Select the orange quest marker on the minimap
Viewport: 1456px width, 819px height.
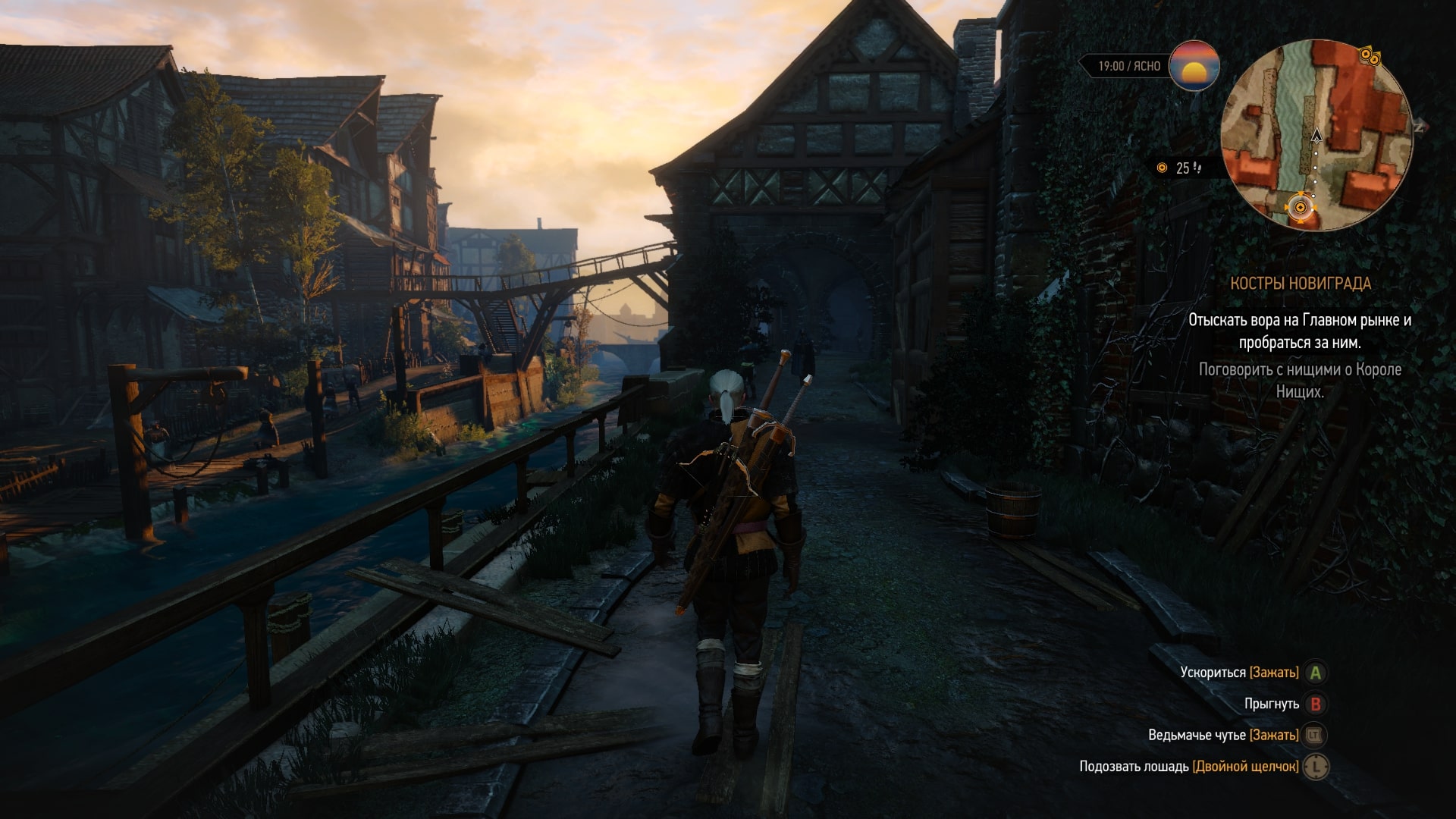1301,207
